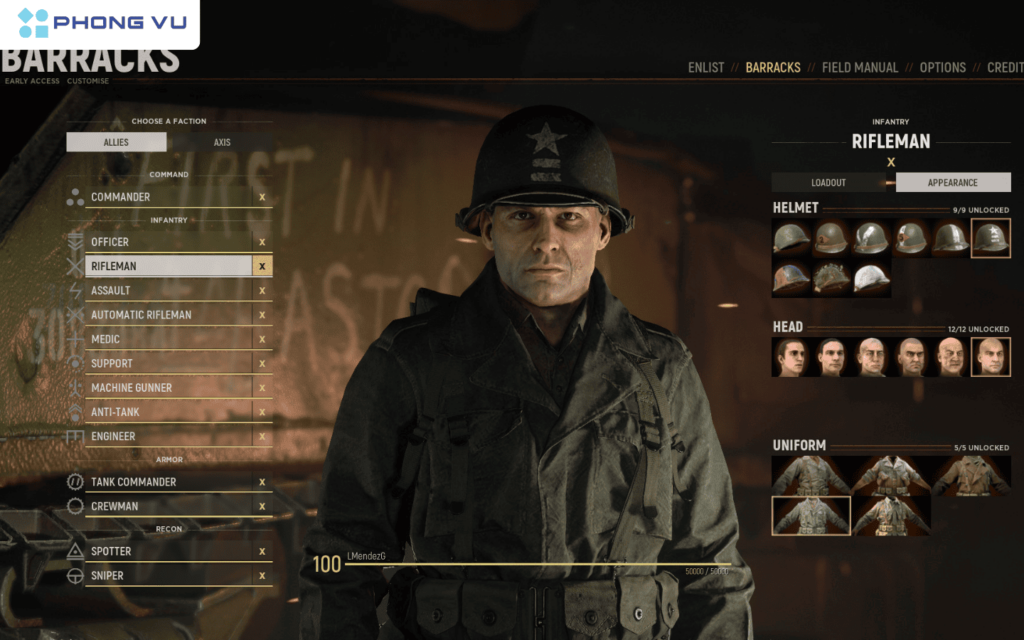
Task: Select the Spotter recon role
Action: [111, 552]
